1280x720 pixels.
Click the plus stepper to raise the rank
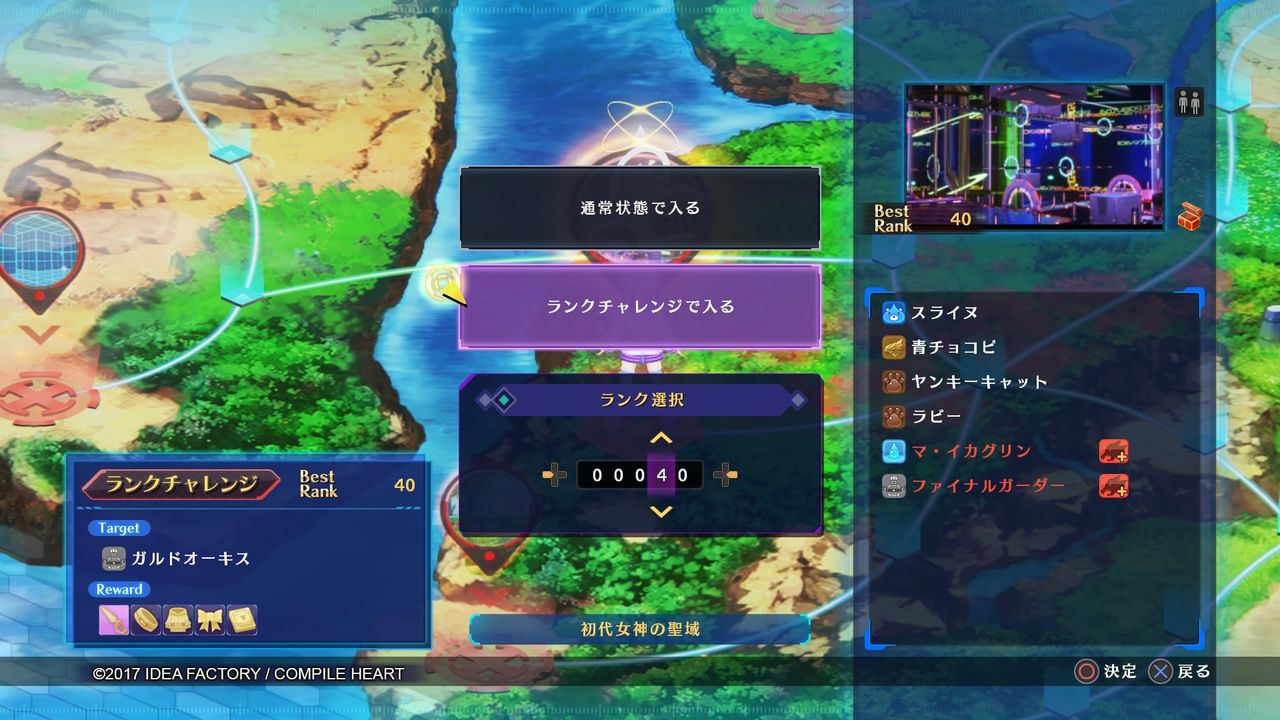725,475
